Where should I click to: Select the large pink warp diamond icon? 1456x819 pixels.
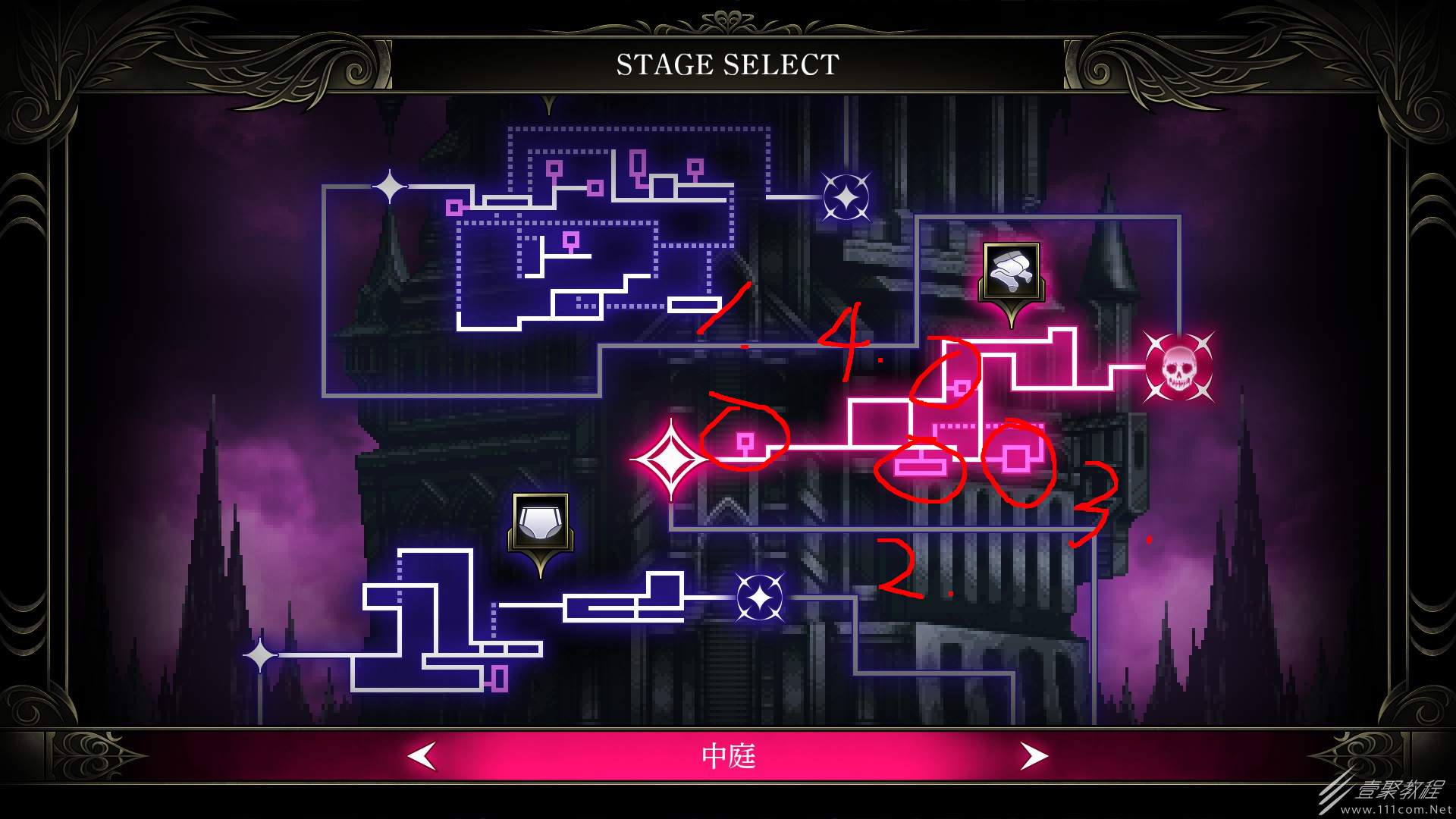pos(670,458)
